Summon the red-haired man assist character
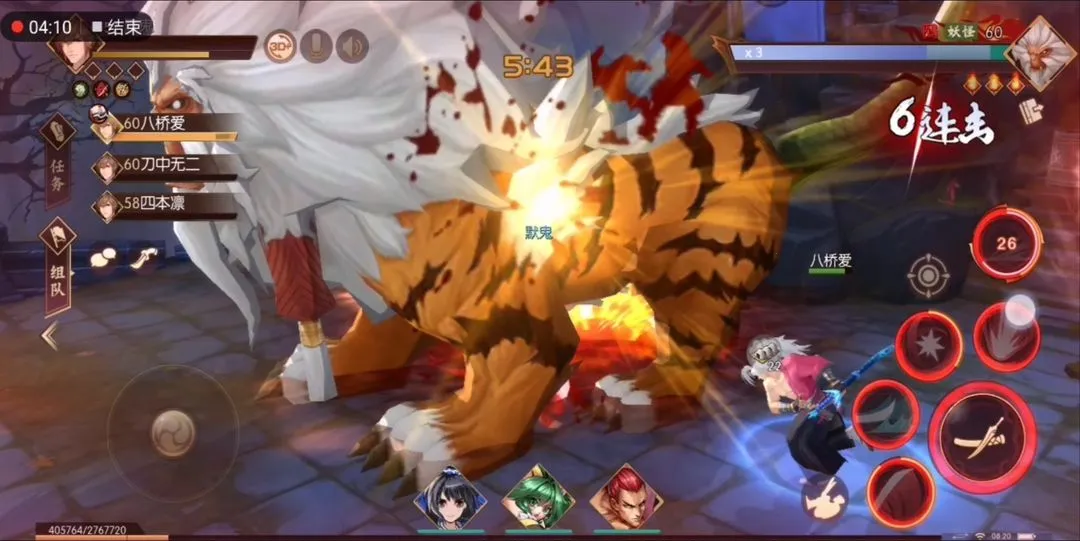 pos(626,497)
